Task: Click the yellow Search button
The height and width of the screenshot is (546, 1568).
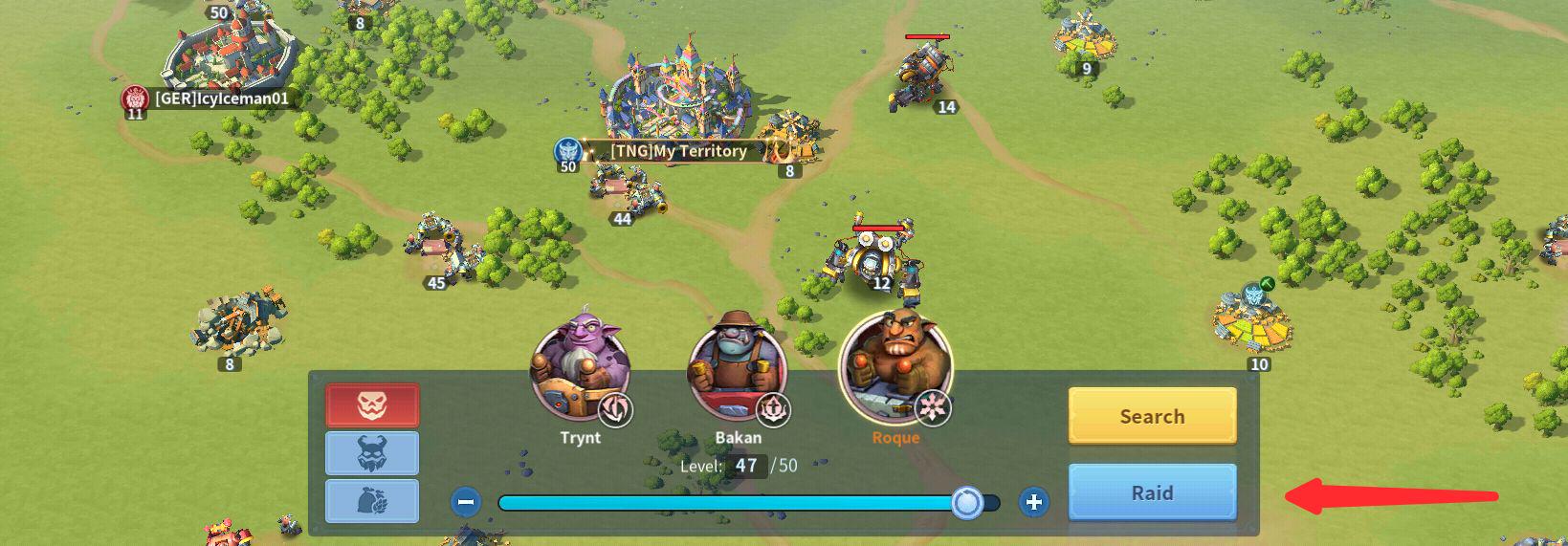Action: coord(1152,416)
